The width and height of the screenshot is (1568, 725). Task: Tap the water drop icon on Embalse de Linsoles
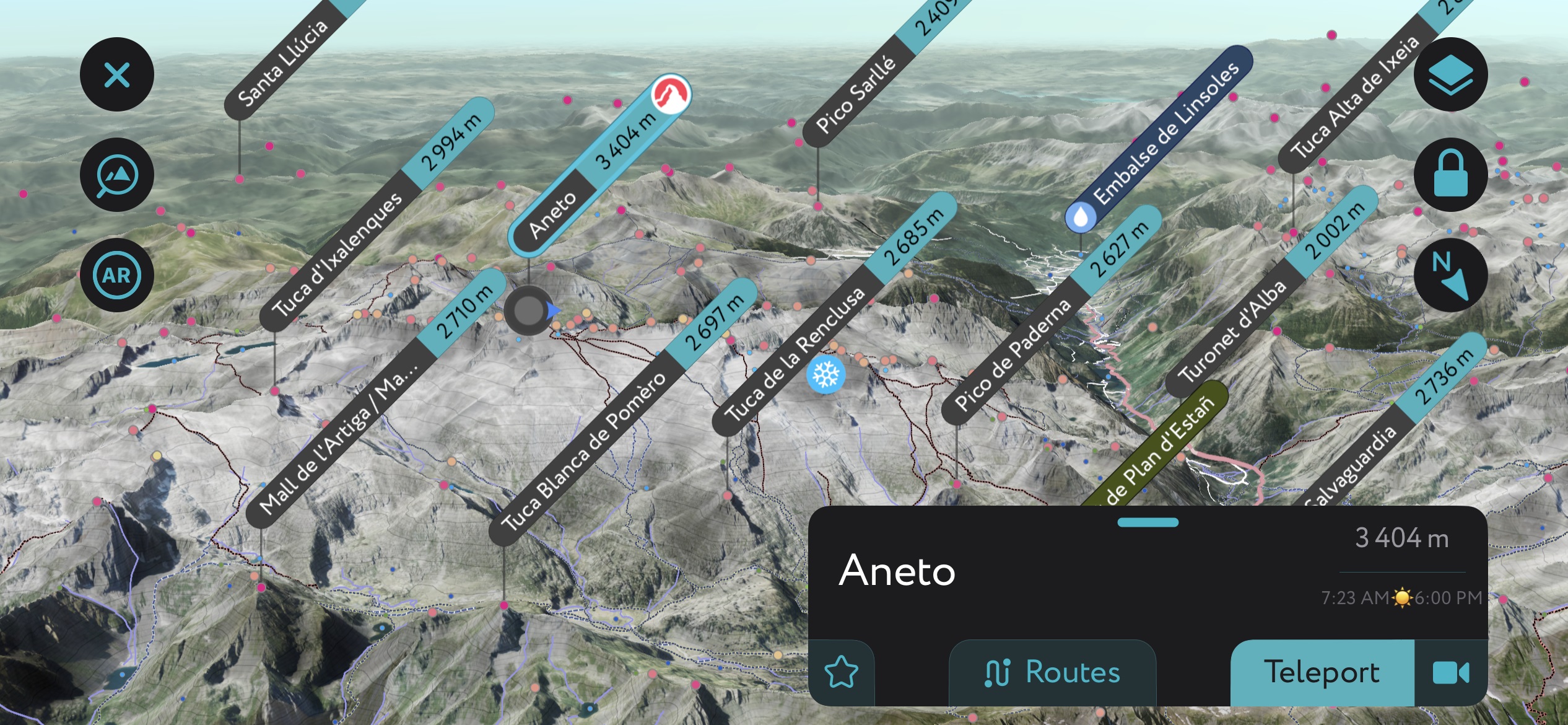point(1081,216)
